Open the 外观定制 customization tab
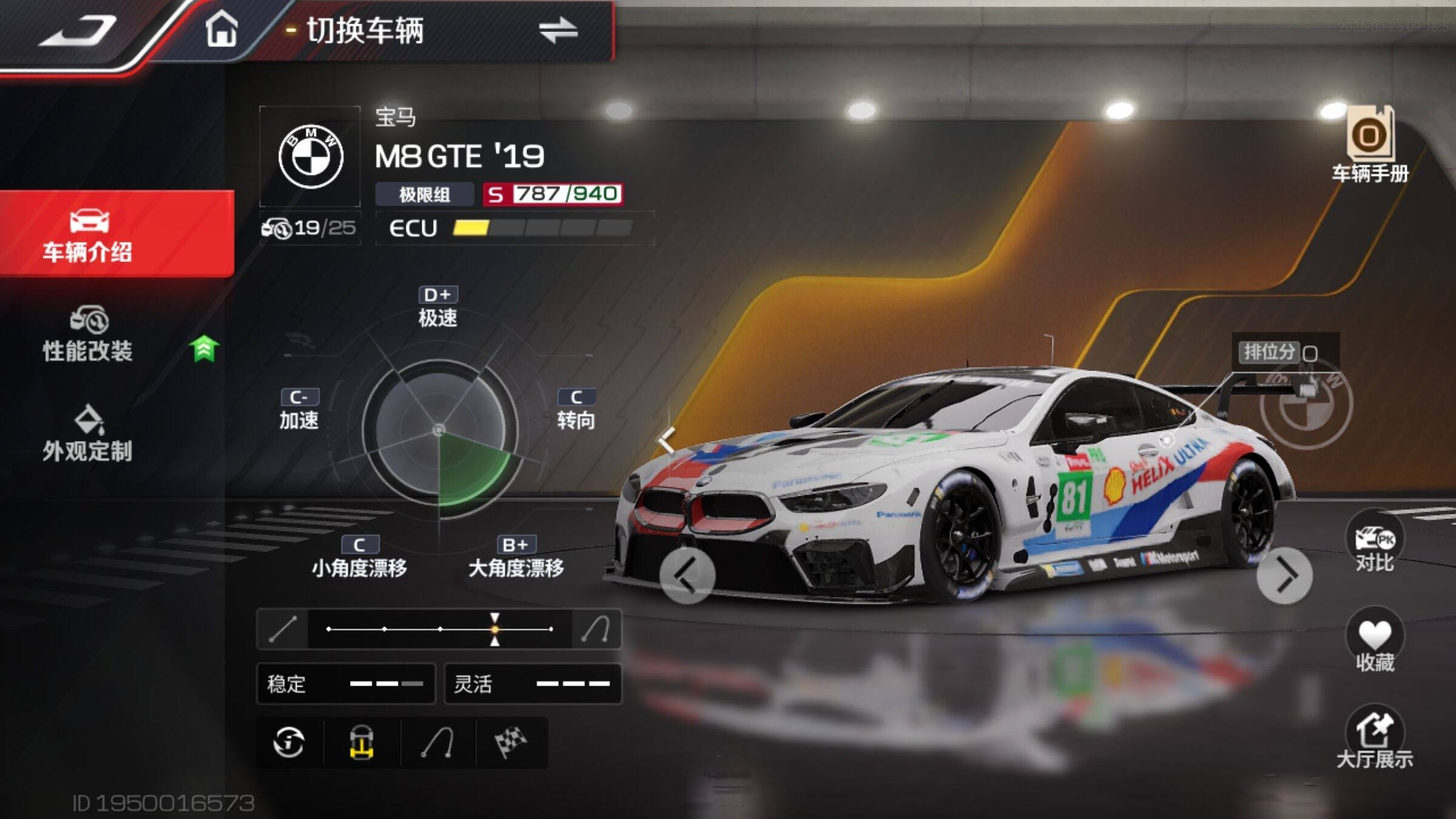Viewport: 1456px width, 819px height. (88, 434)
